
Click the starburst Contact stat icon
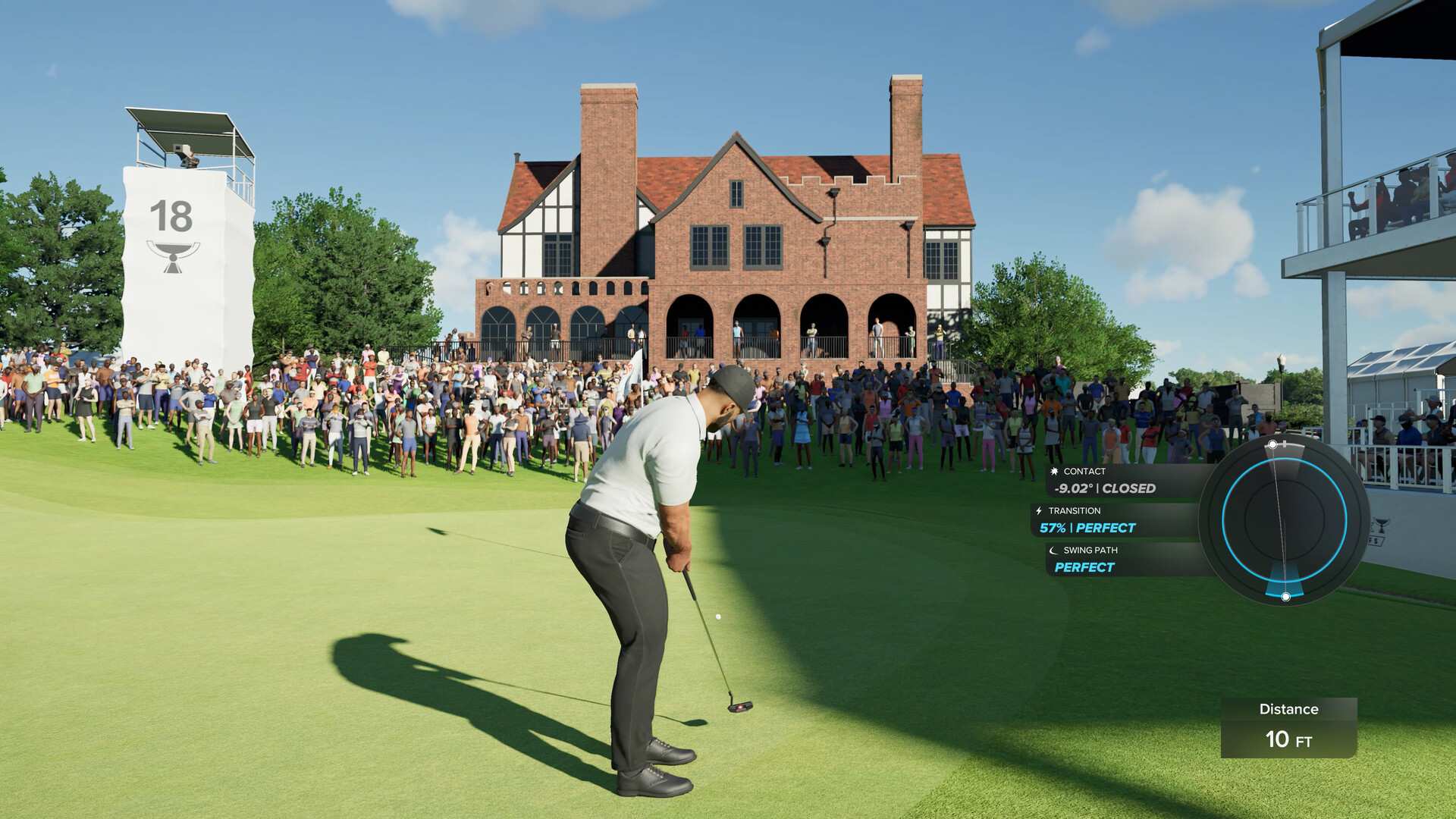[1054, 470]
